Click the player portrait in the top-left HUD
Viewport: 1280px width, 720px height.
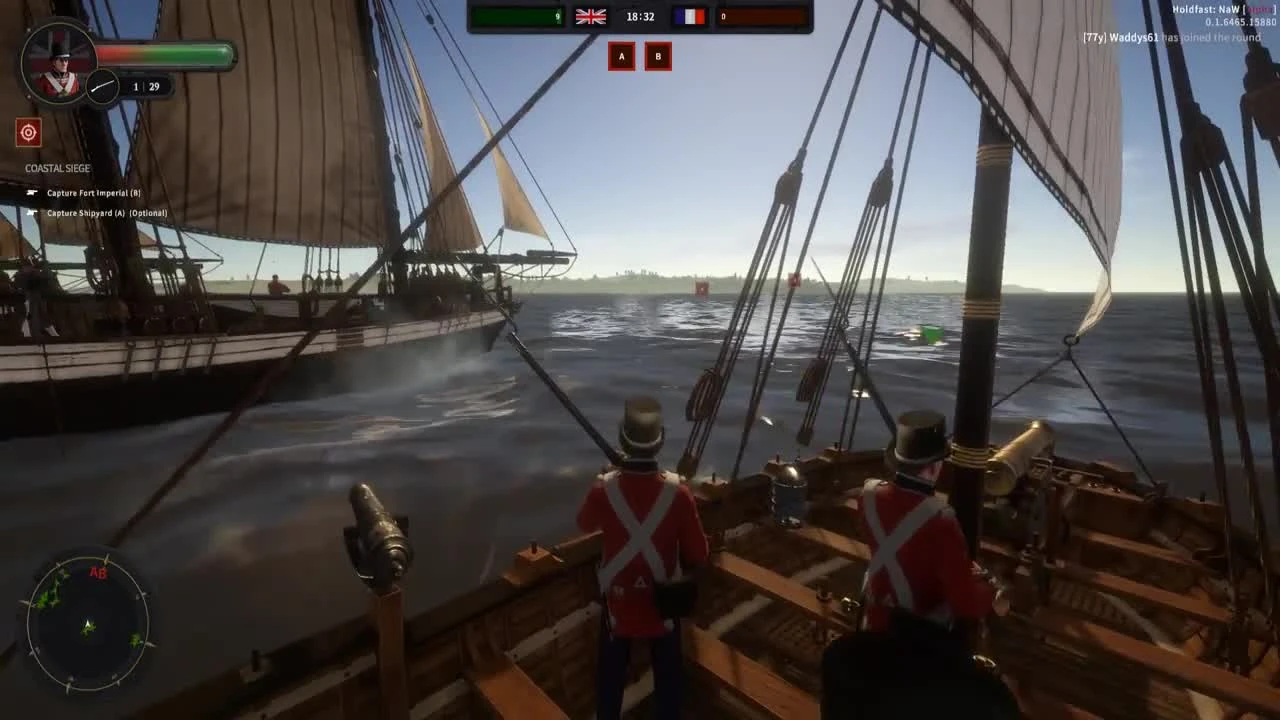57,62
